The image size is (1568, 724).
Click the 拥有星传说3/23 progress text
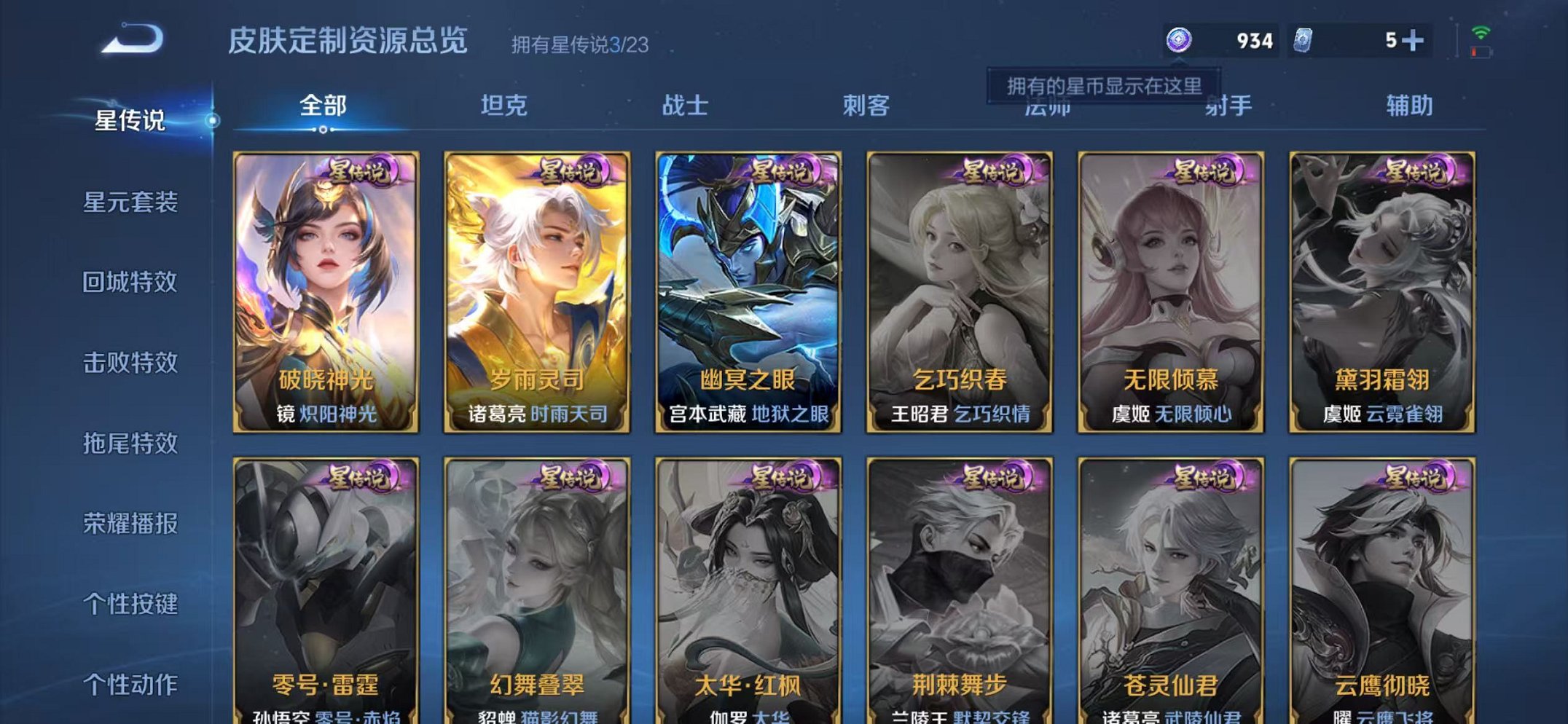pyautogui.click(x=578, y=45)
